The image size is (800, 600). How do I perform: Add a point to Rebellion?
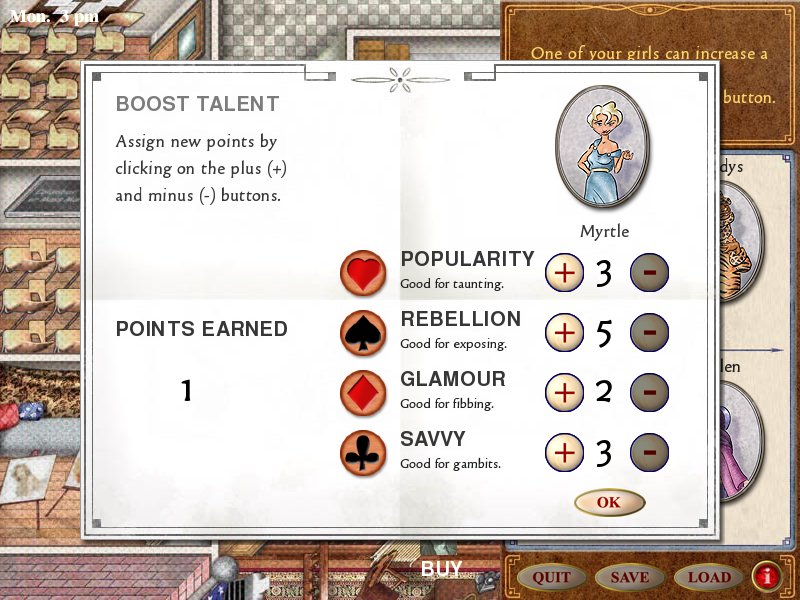565,332
